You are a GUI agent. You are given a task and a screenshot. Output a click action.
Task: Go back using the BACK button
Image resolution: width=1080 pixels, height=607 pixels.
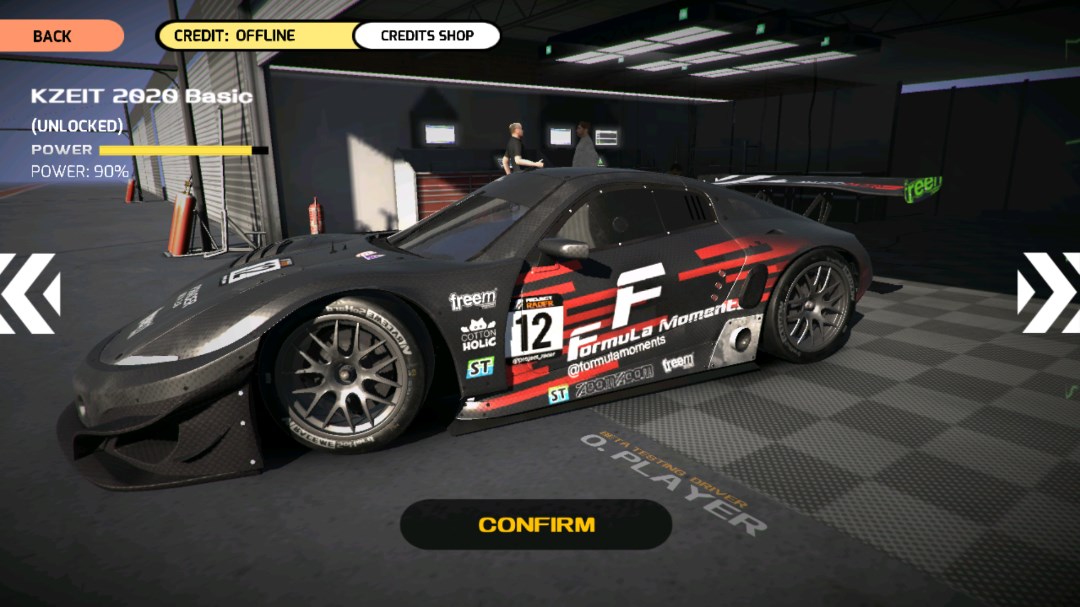pyautogui.click(x=54, y=36)
